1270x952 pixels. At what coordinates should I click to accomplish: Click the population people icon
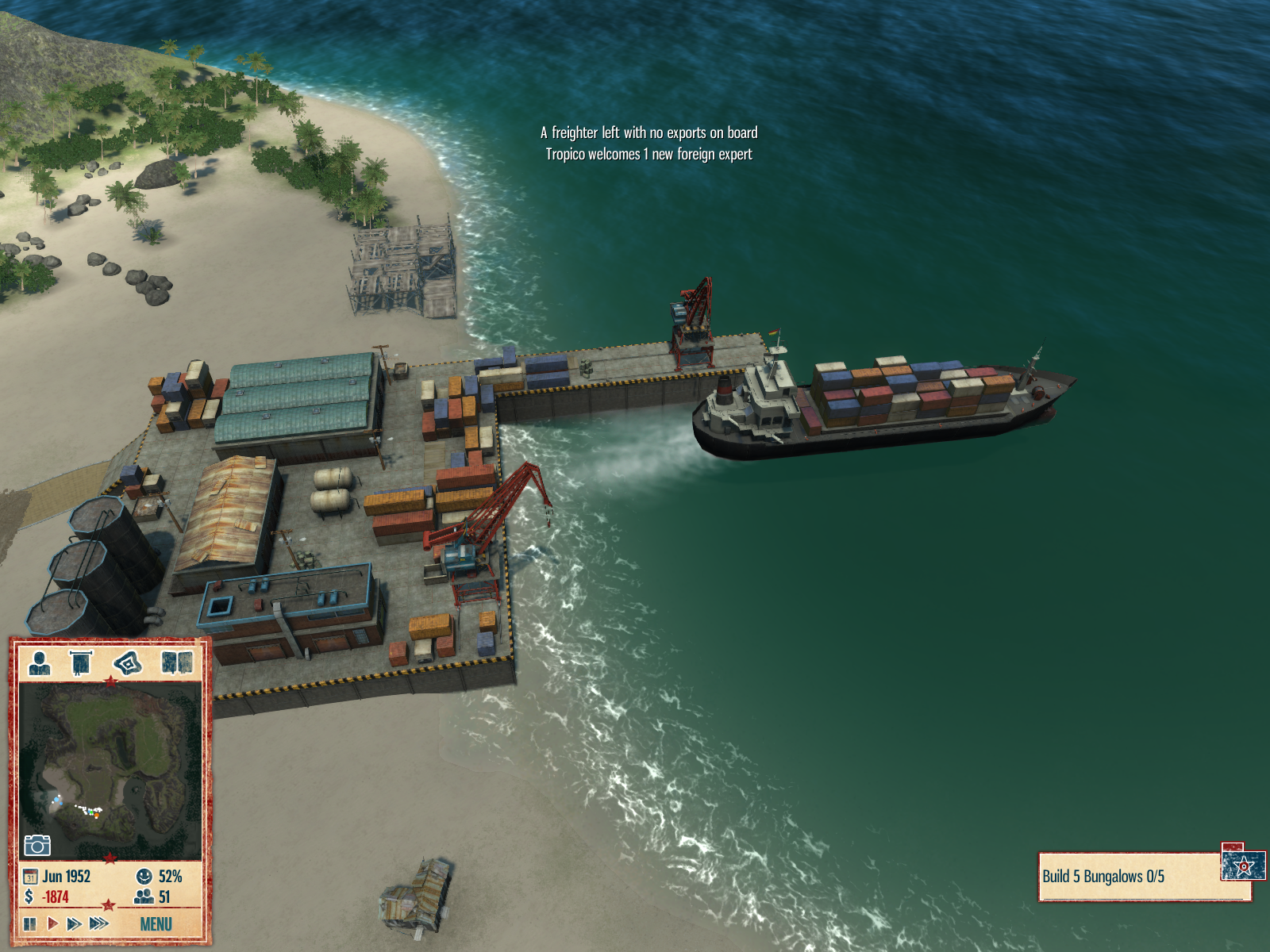(144, 897)
